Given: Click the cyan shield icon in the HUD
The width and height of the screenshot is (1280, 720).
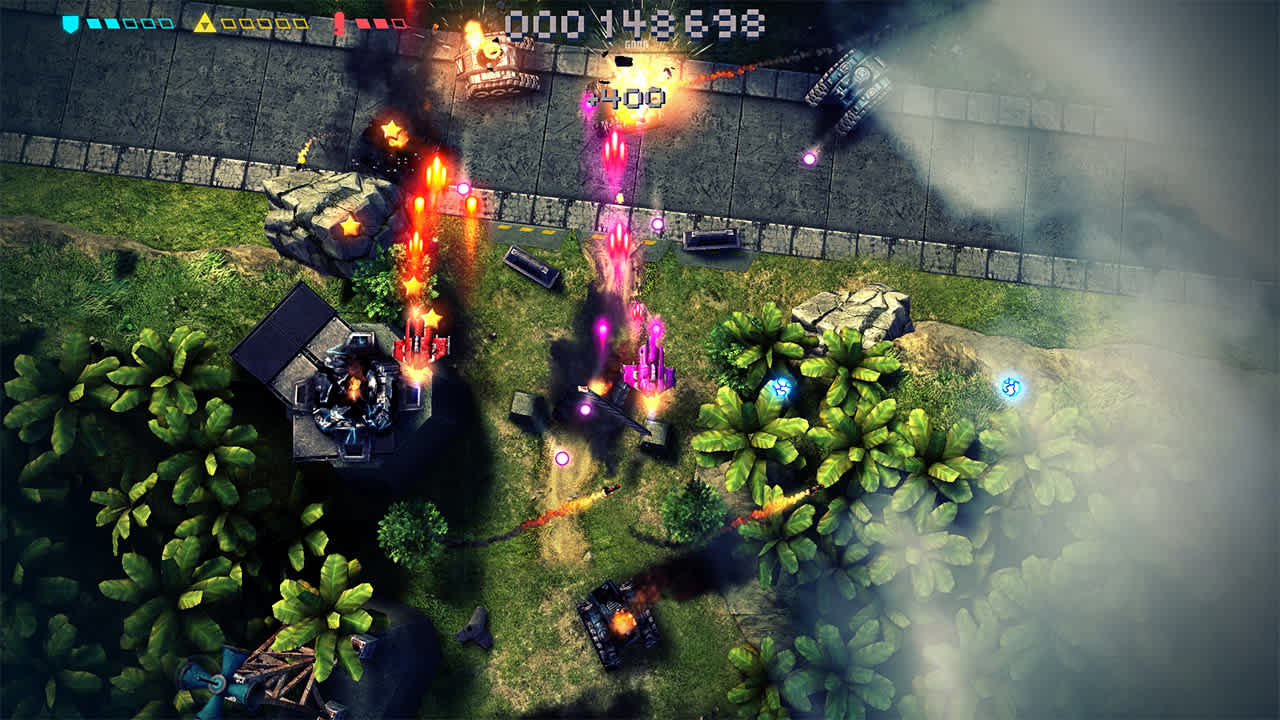Looking at the screenshot, I should pos(68,22).
